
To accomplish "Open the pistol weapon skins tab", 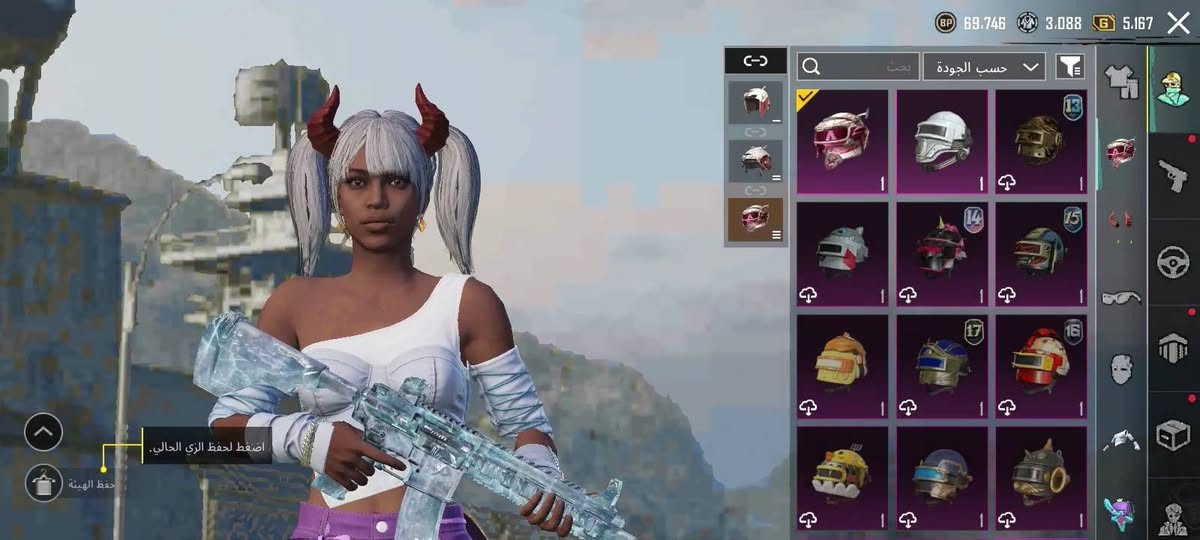I will [1172, 174].
